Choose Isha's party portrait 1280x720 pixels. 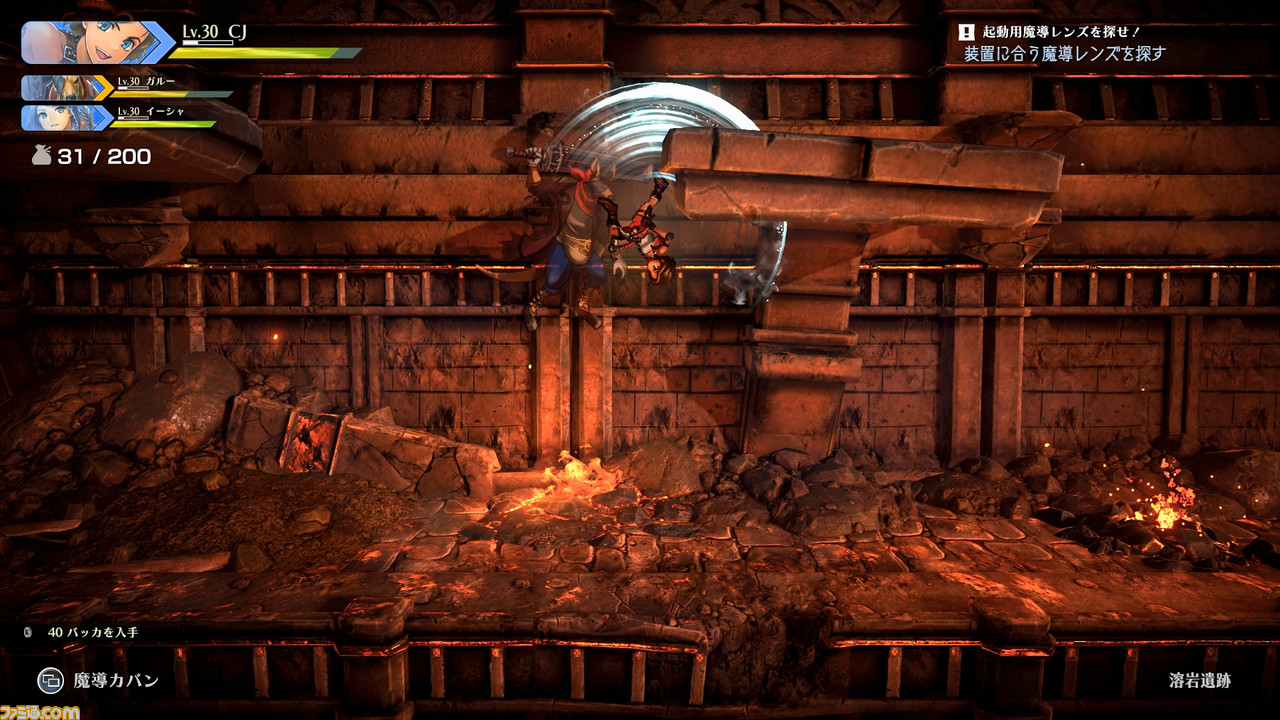coord(63,118)
